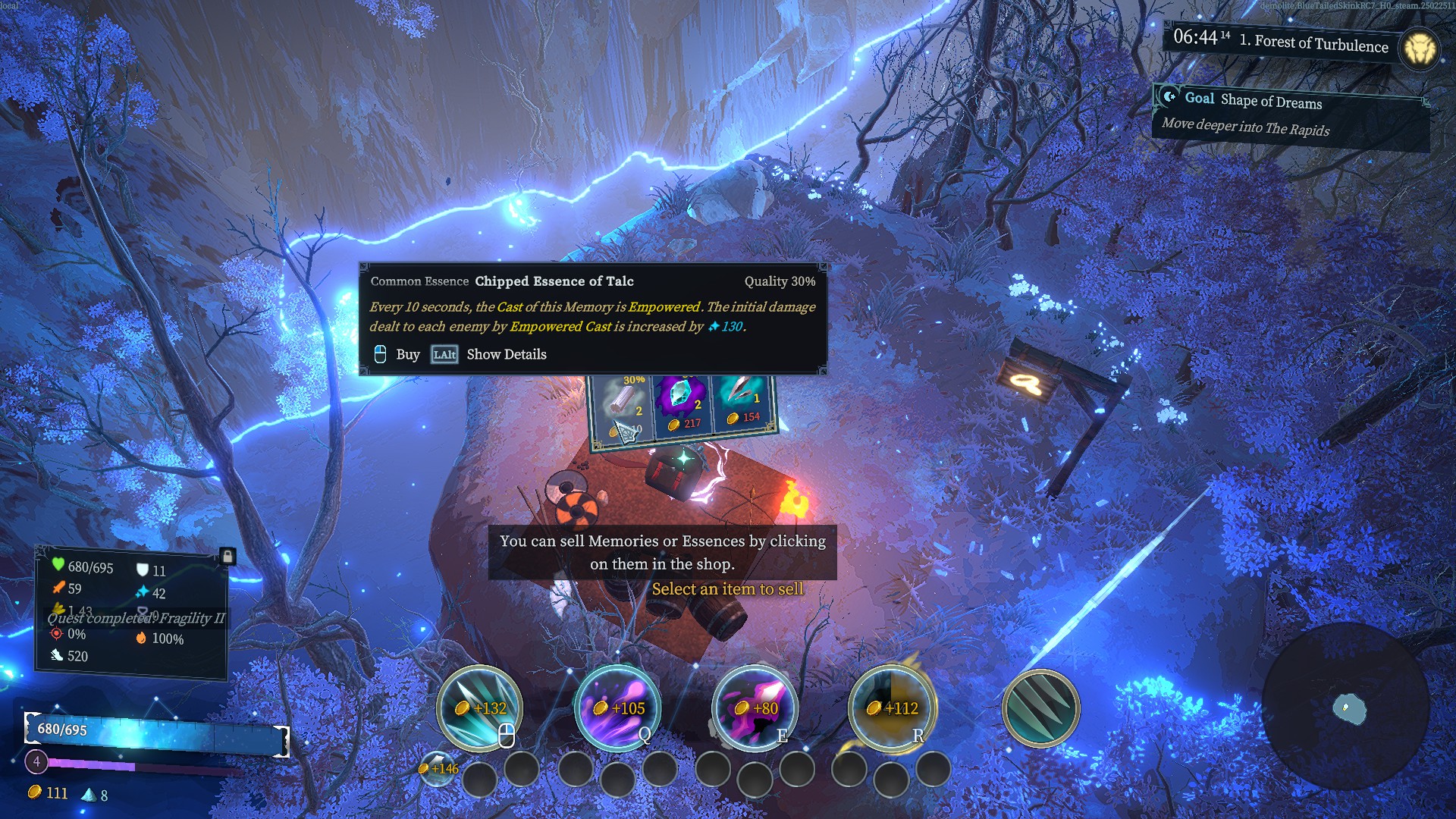Click the Shape of Dreams goal tracker
The image size is (1456, 819).
tap(1289, 114)
